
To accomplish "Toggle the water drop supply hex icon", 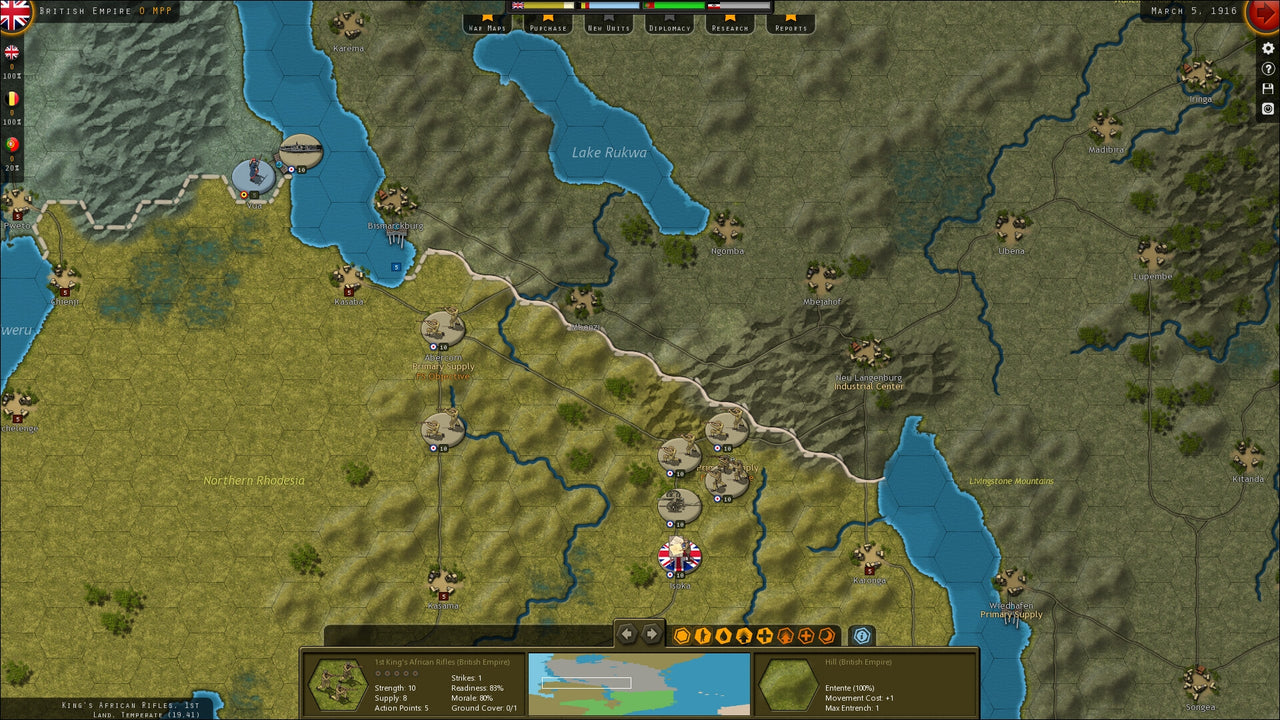I will (x=722, y=634).
